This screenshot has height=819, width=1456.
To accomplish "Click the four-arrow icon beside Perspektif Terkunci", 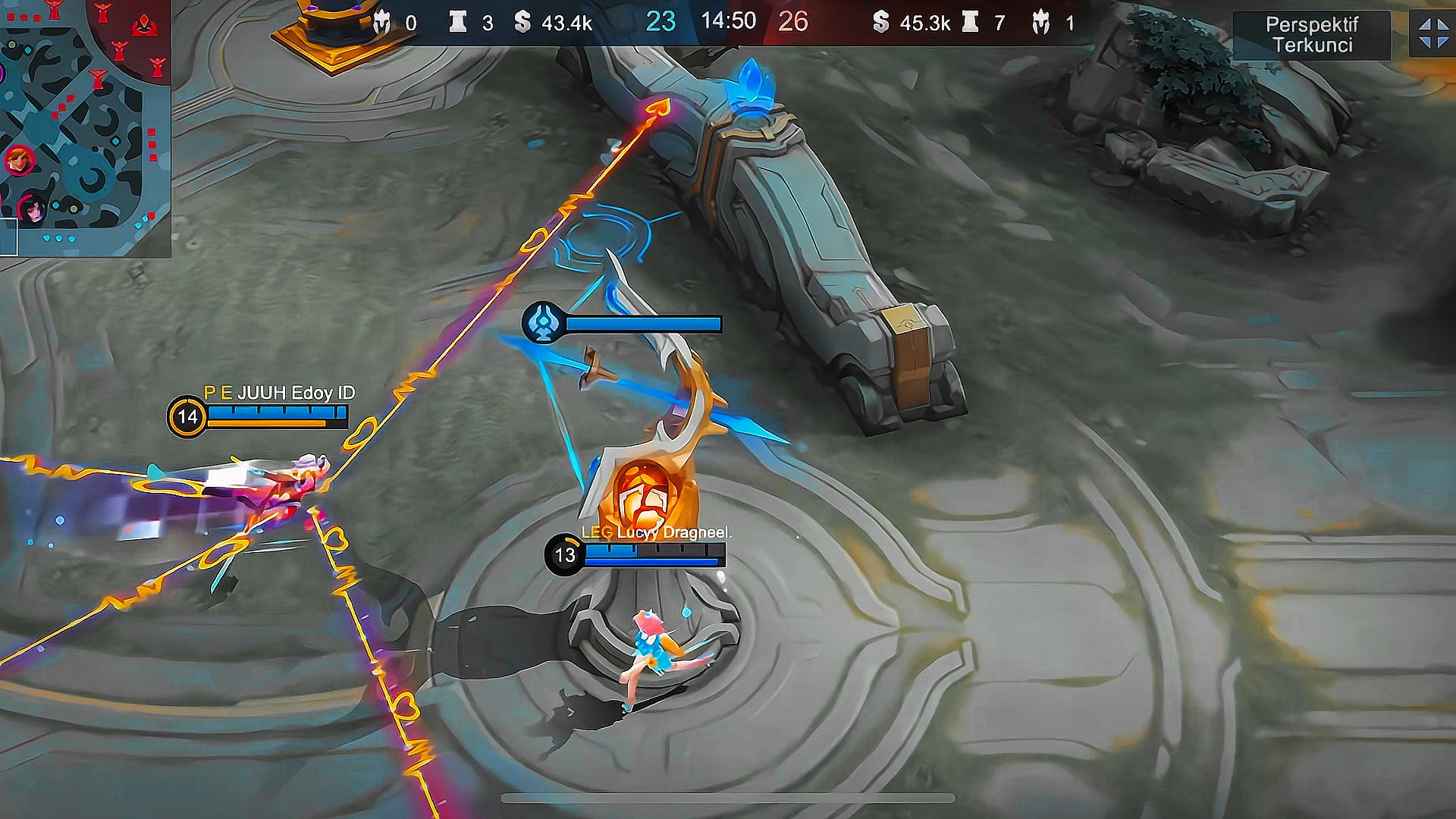I will tap(1432, 34).
